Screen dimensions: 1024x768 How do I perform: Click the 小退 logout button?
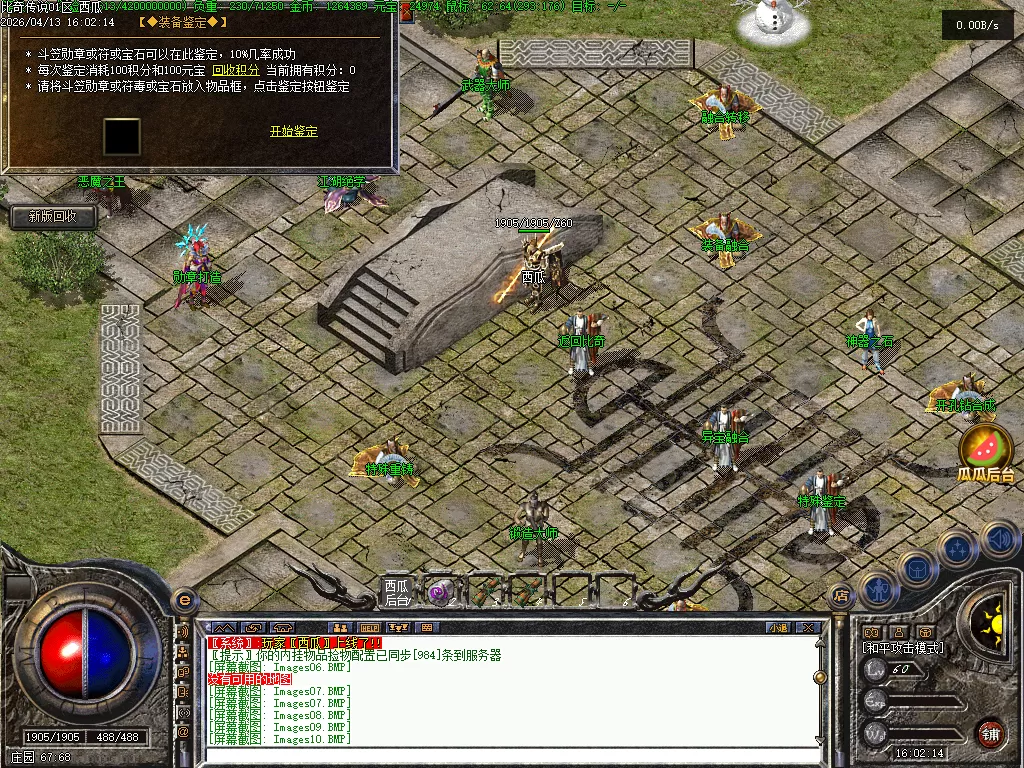[x=777, y=628]
